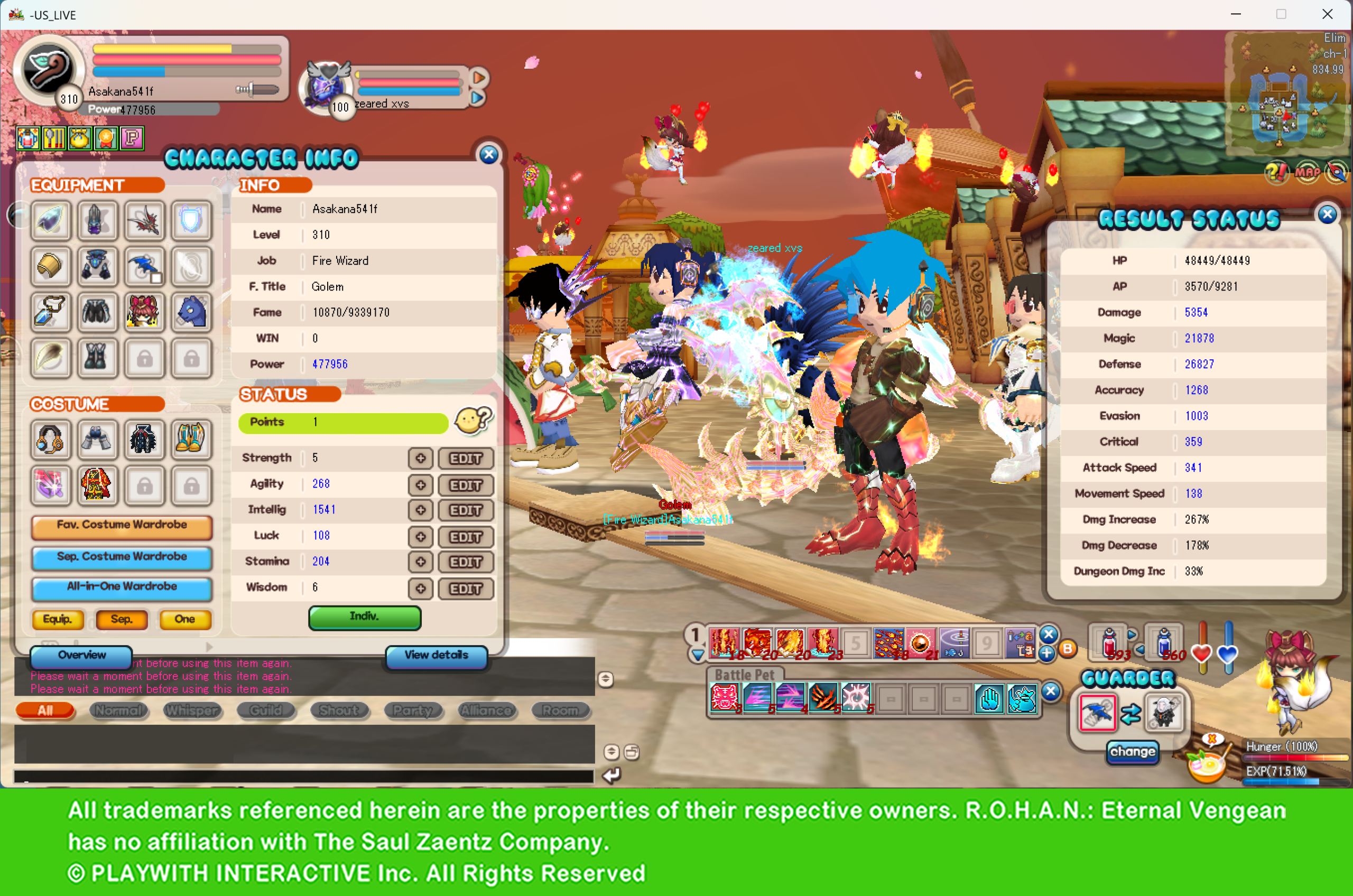
Task: Select the headphones costume slot
Action: [50, 440]
